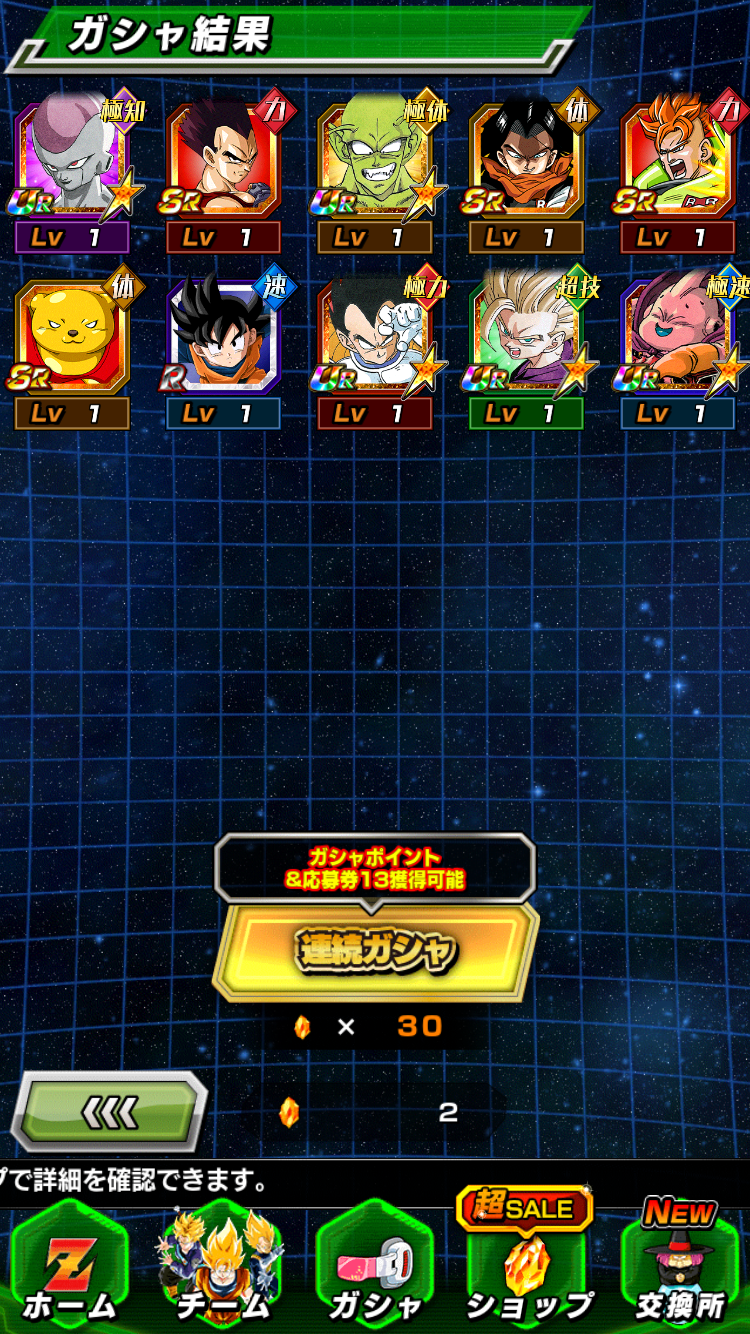View the R rarity Goku card
Viewport: 750px width, 1334px height.
tap(223, 337)
